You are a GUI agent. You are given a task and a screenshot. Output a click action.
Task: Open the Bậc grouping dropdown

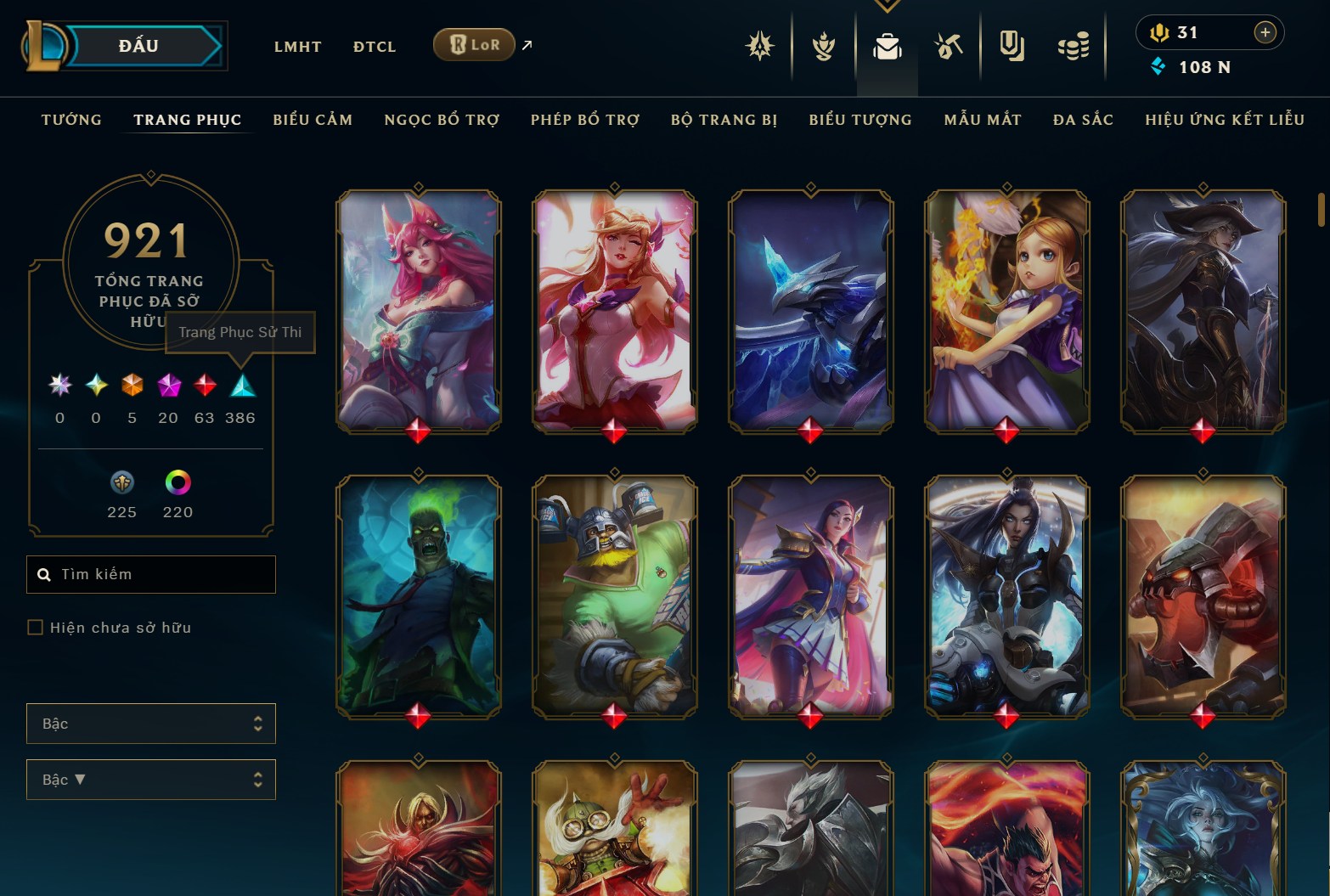point(151,724)
